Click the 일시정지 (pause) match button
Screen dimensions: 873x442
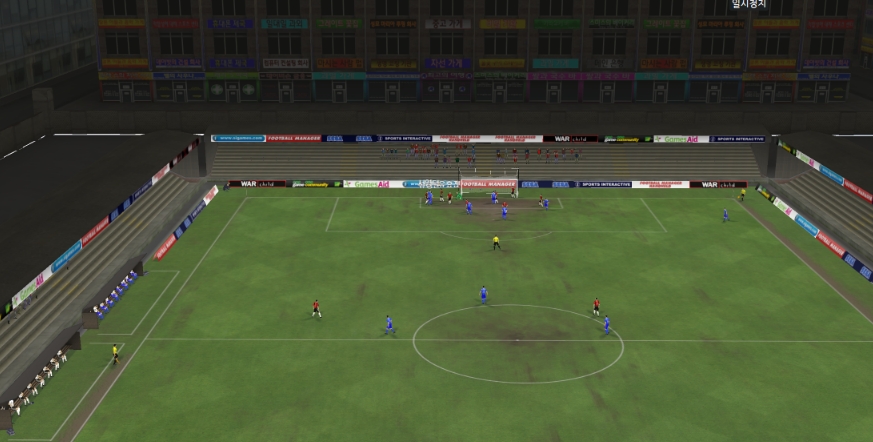point(749,5)
